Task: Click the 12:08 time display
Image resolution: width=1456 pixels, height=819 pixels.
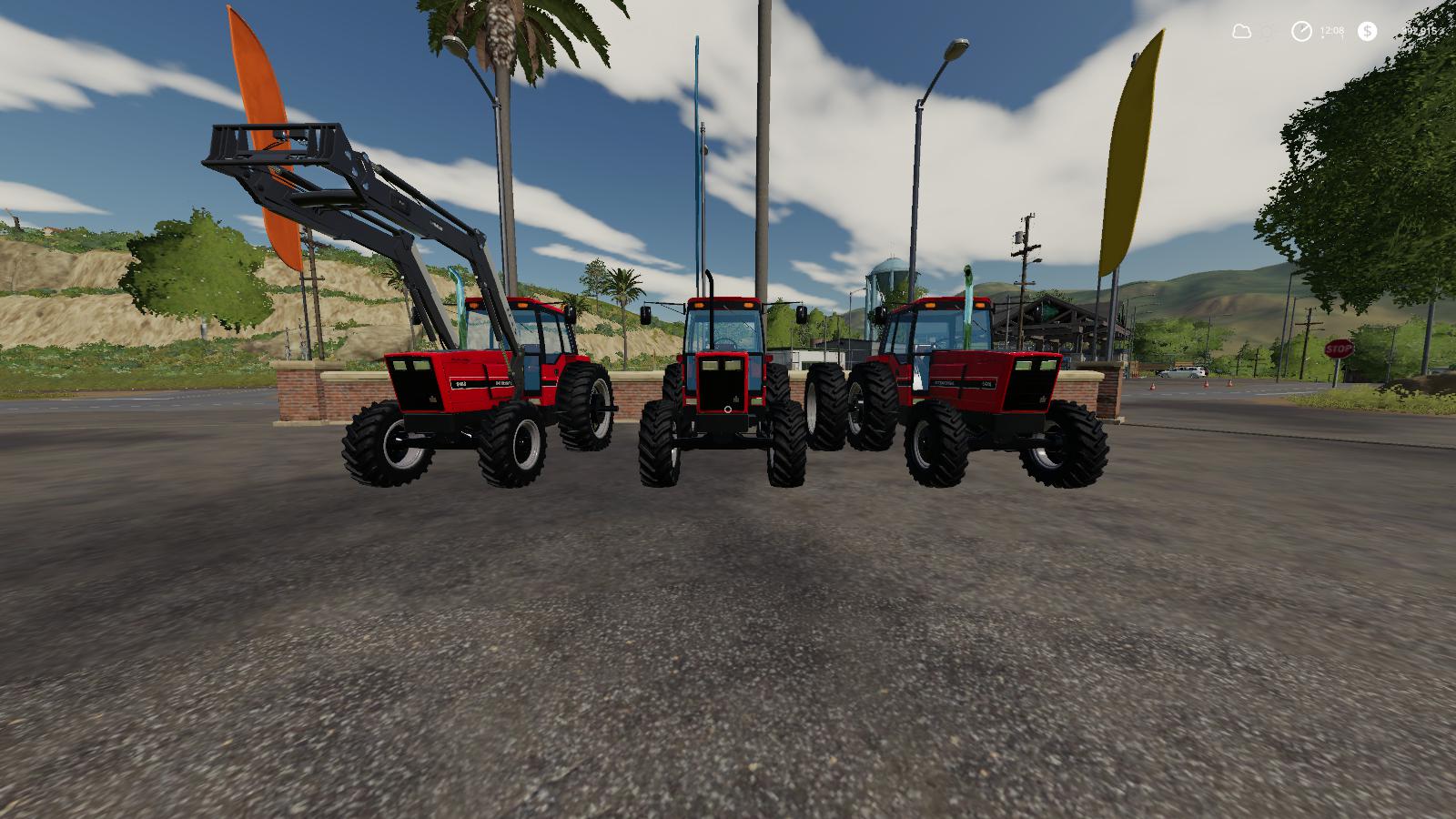Action: (x=1331, y=30)
